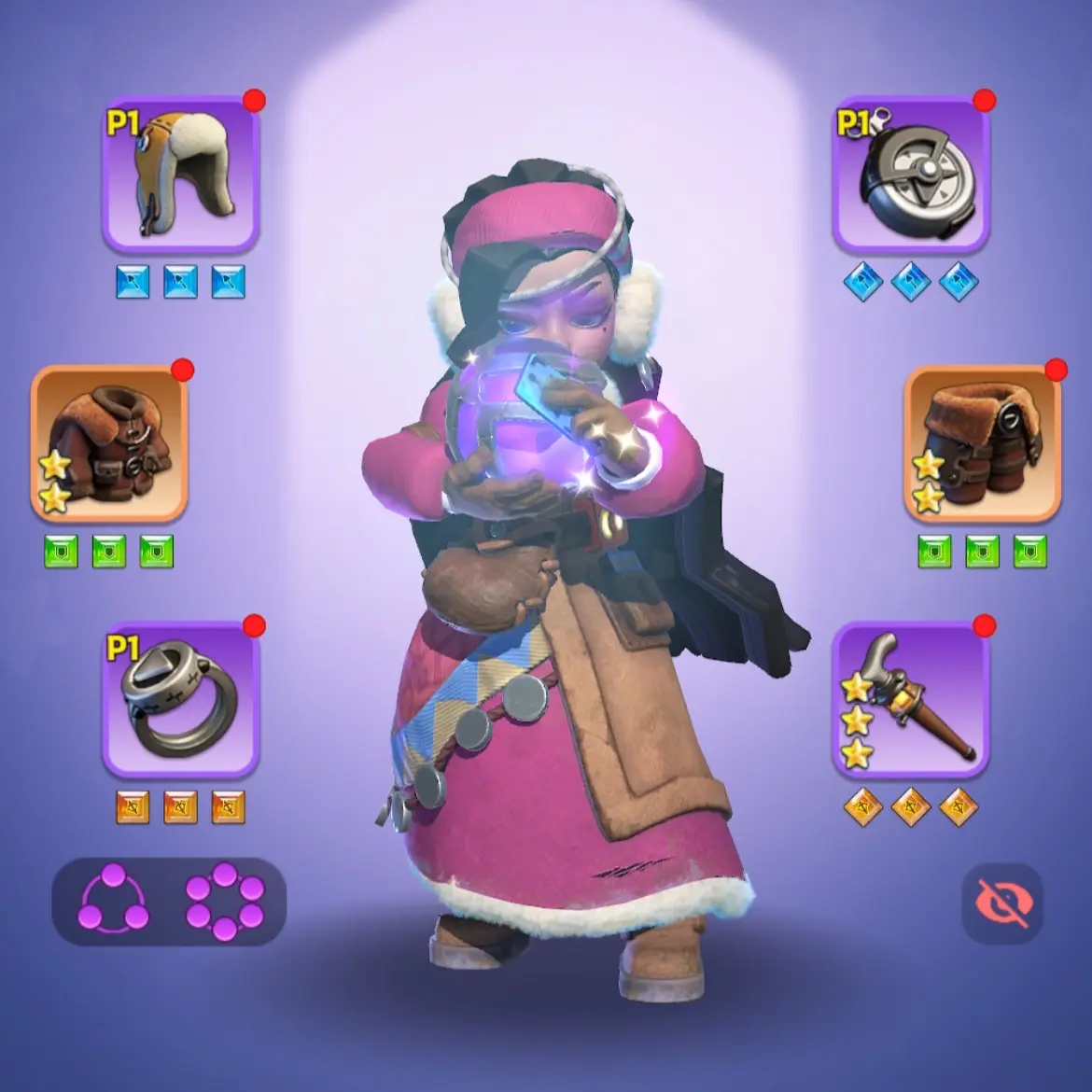Choose the three-star cane weapon slot
The height and width of the screenshot is (1092, 1092).
pos(910,700)
